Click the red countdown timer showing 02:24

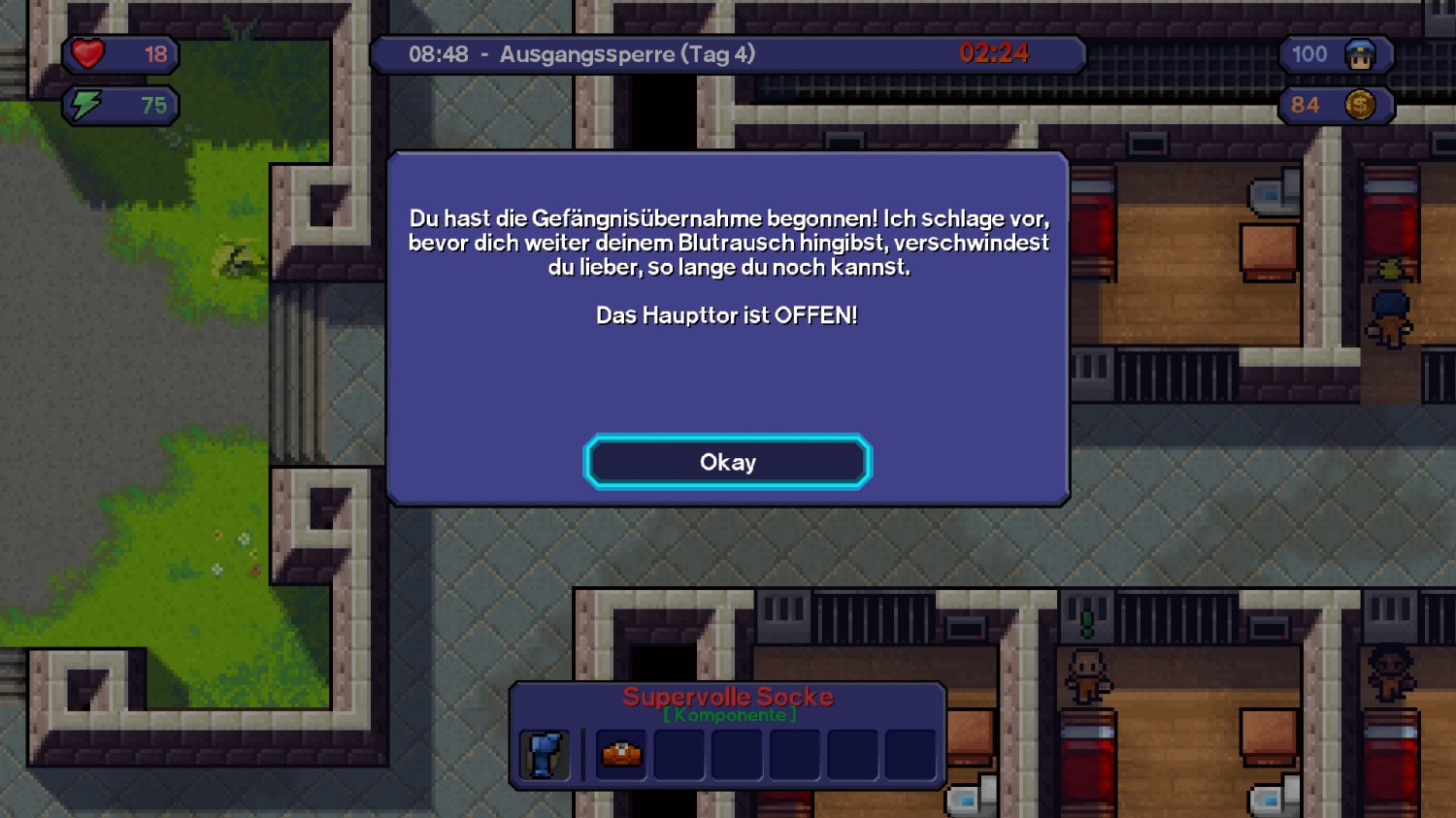click(x=994, y=53)
